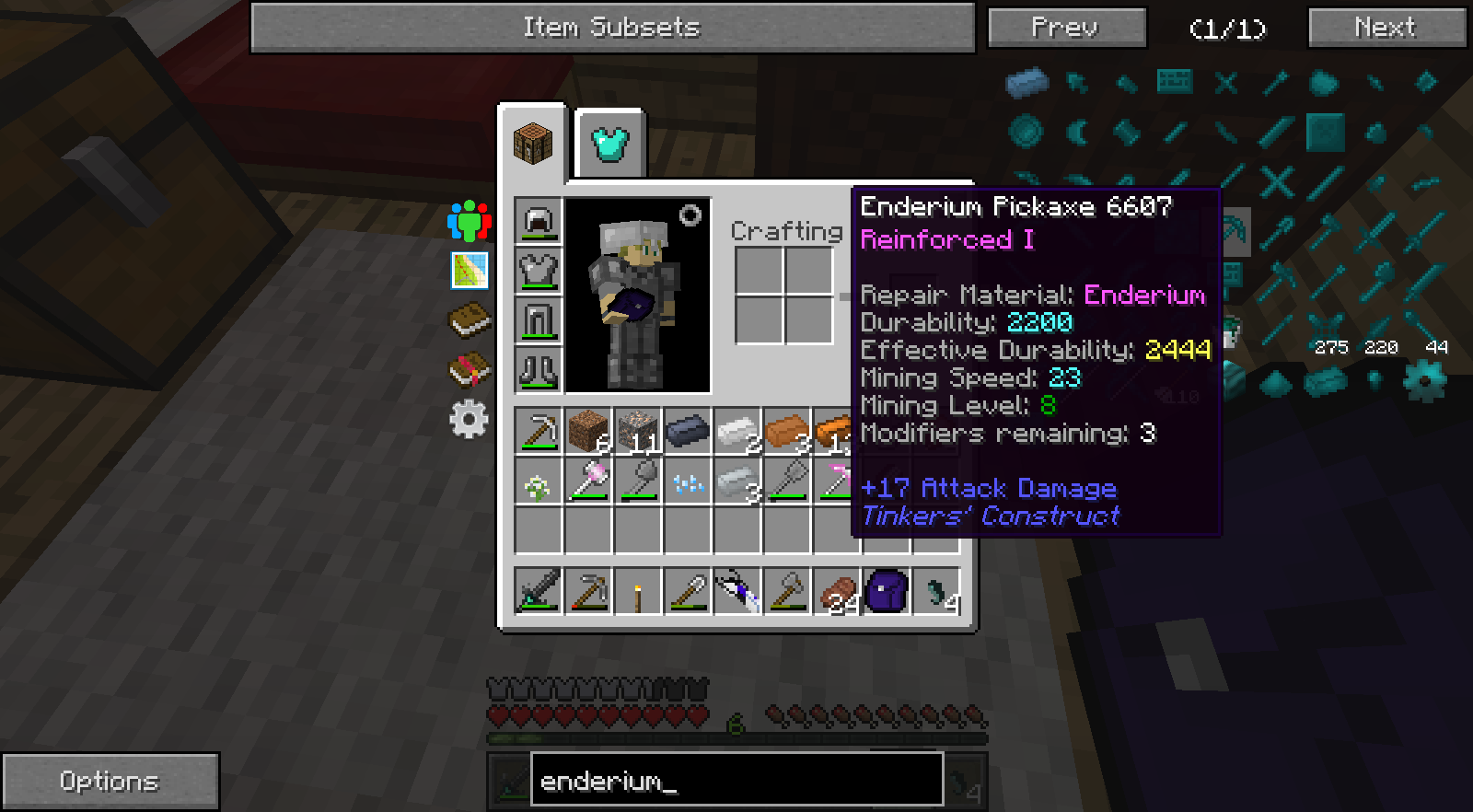Switch to the crafting table tab

[533, 144]
